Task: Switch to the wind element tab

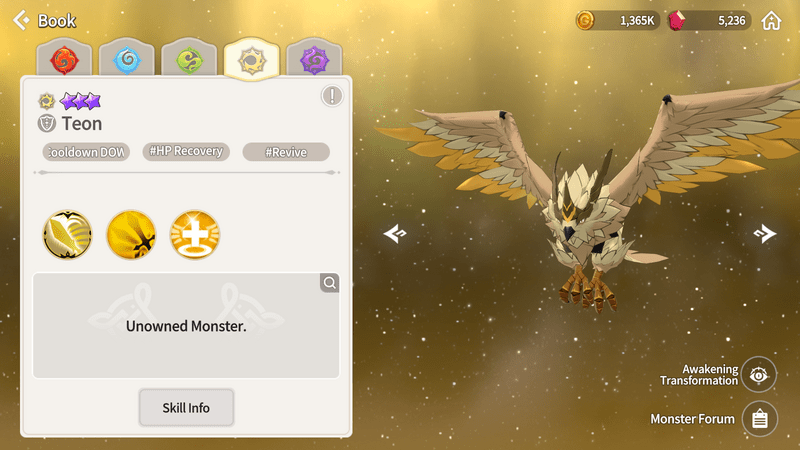Action: [189, 60]
